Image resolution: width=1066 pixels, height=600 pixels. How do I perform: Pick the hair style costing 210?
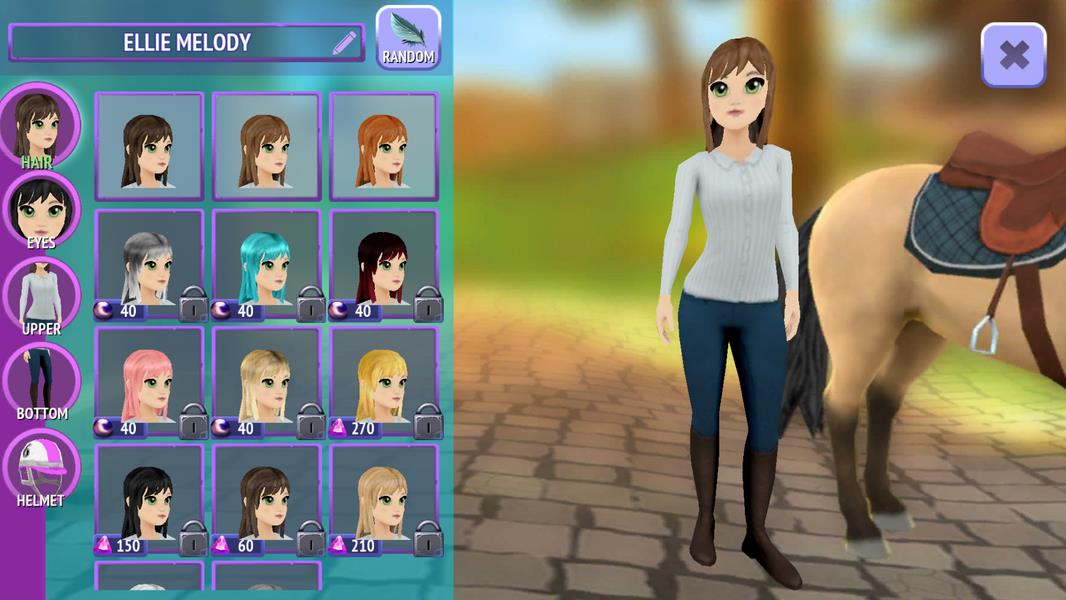point(384,499)
